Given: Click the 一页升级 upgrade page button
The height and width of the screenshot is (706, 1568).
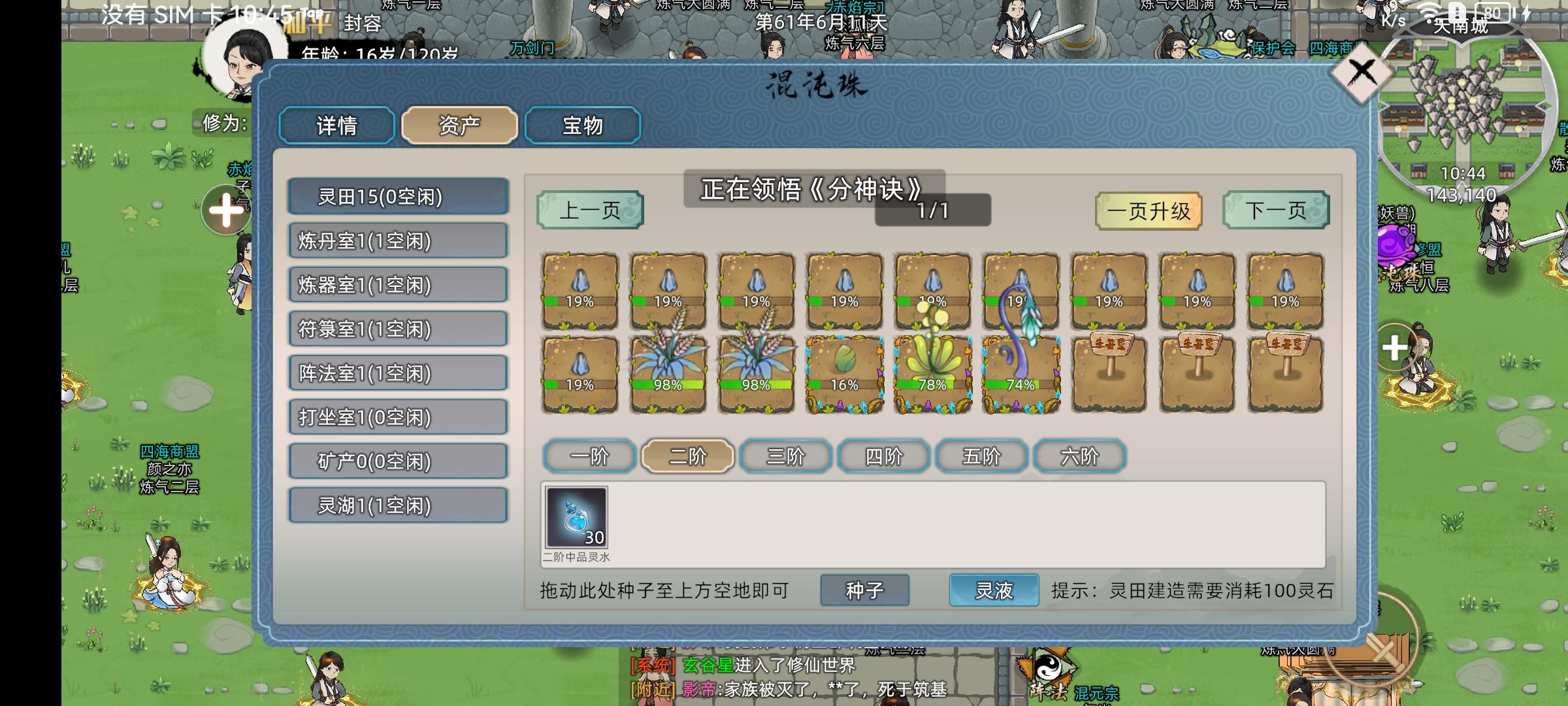Looking at the screenshot, I should (x=1149, y=210).
